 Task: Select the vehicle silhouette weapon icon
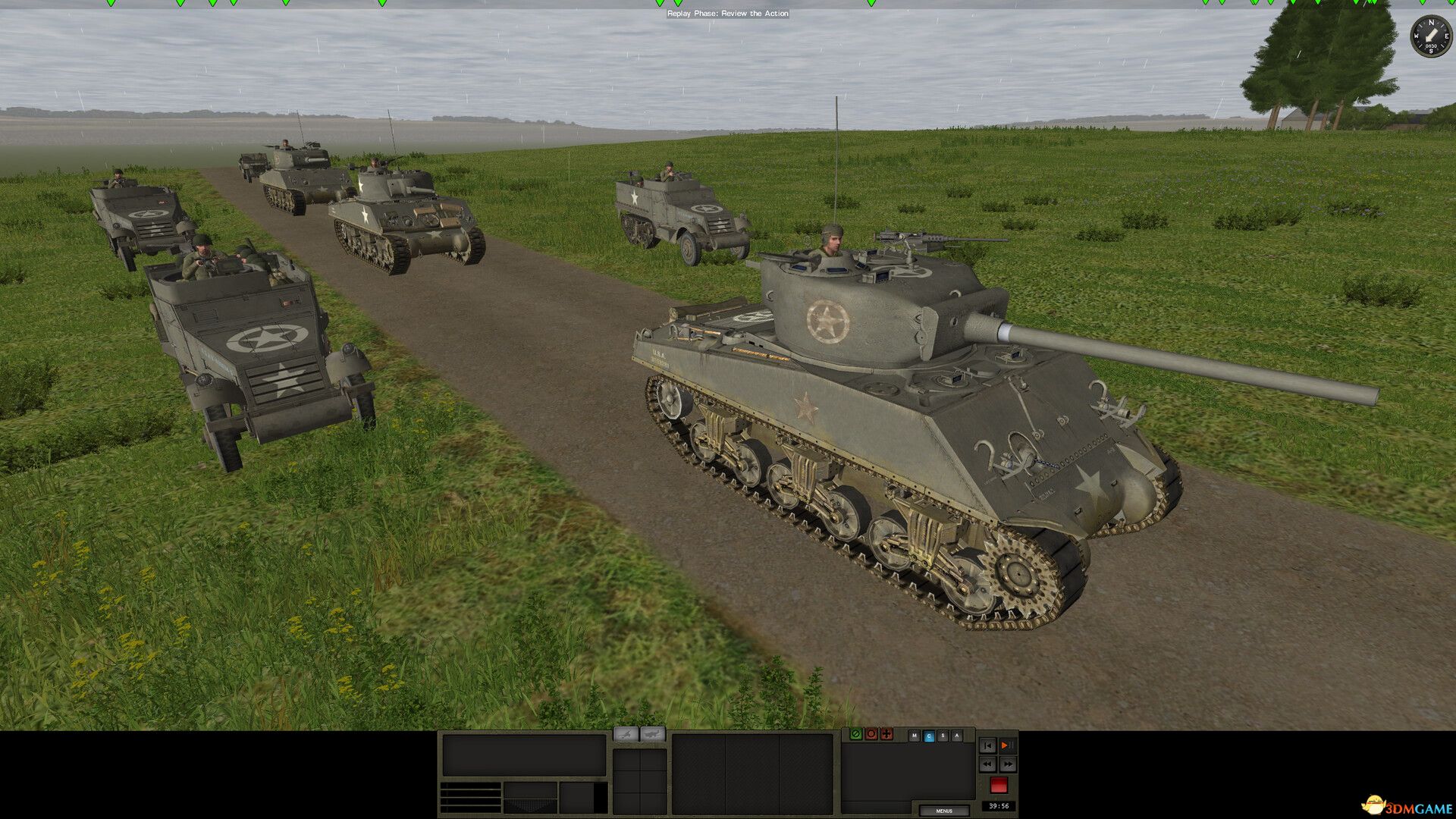click(x=652, y=734)
